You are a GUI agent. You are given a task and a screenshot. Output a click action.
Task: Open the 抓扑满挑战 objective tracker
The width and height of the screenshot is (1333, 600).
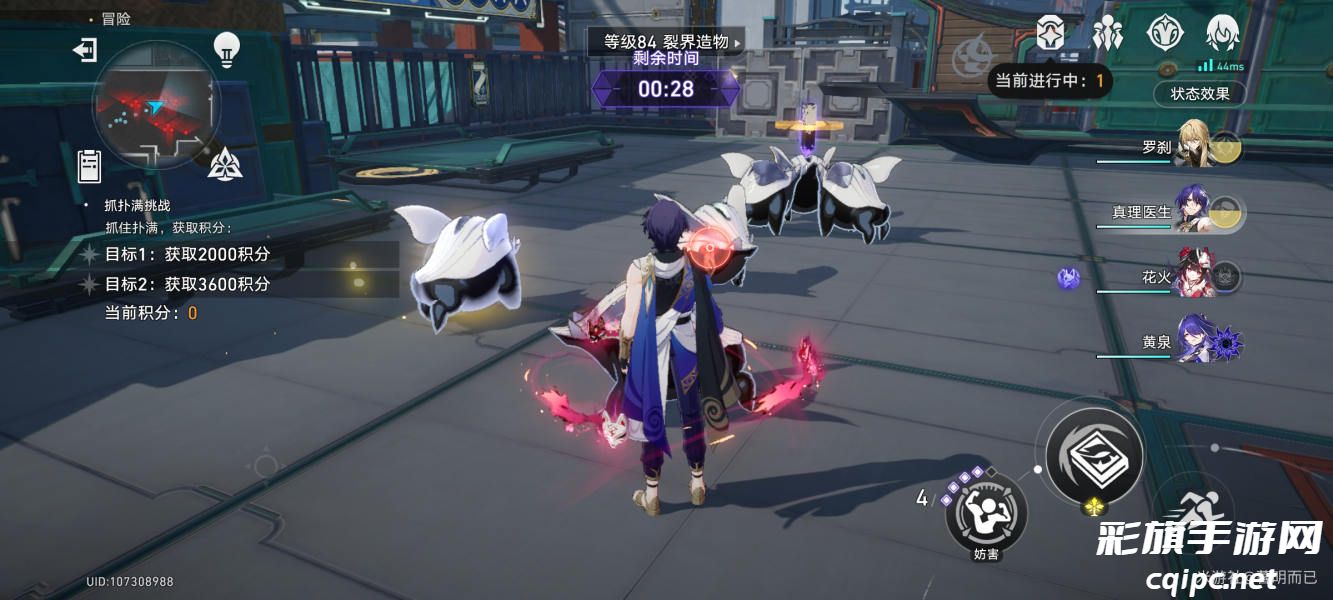138,205
